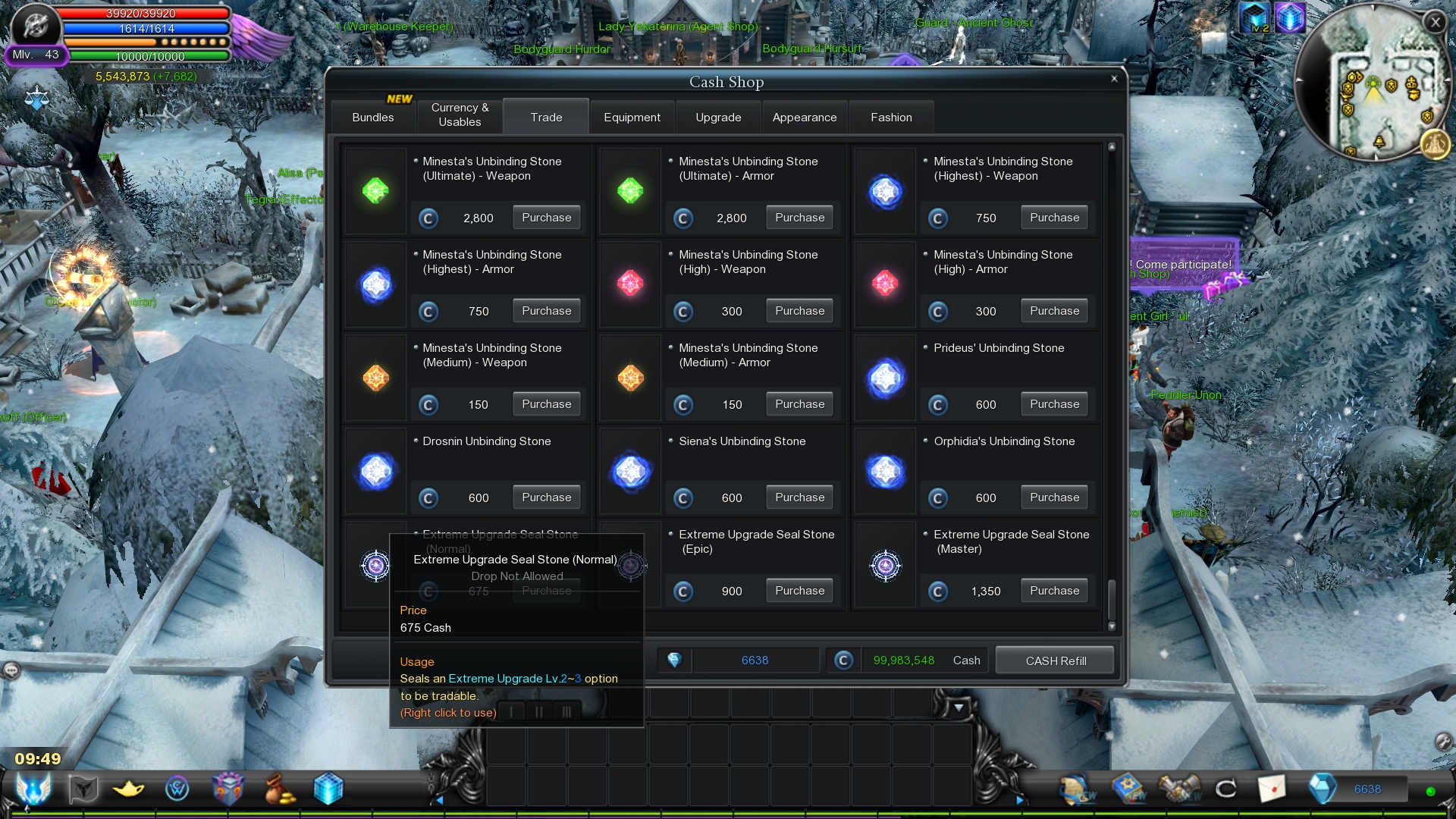Switch to the Bundles tab
The height and width of the screenshot is (819, 1456).
coord(372,118)
